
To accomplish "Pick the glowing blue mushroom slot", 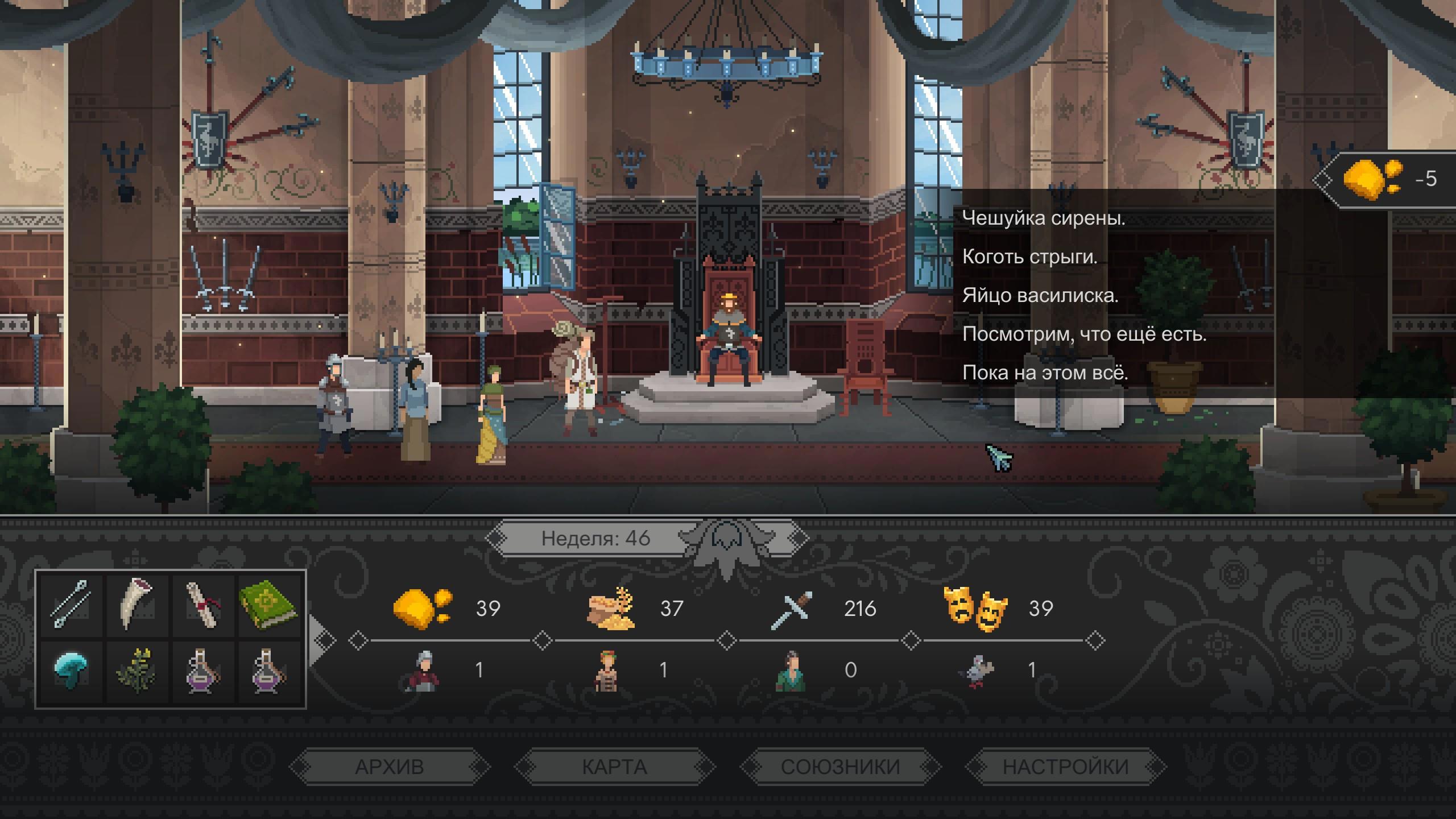I will 71,671.
